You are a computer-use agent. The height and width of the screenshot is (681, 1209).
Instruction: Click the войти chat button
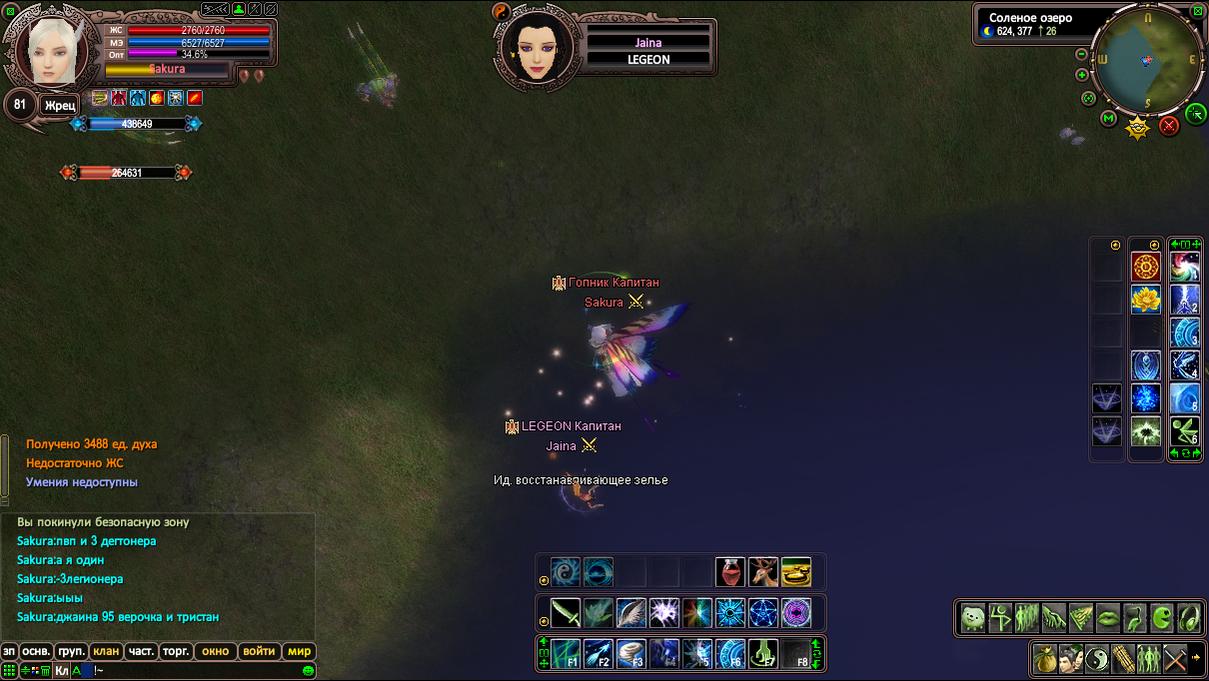click(x=258, y=651)
